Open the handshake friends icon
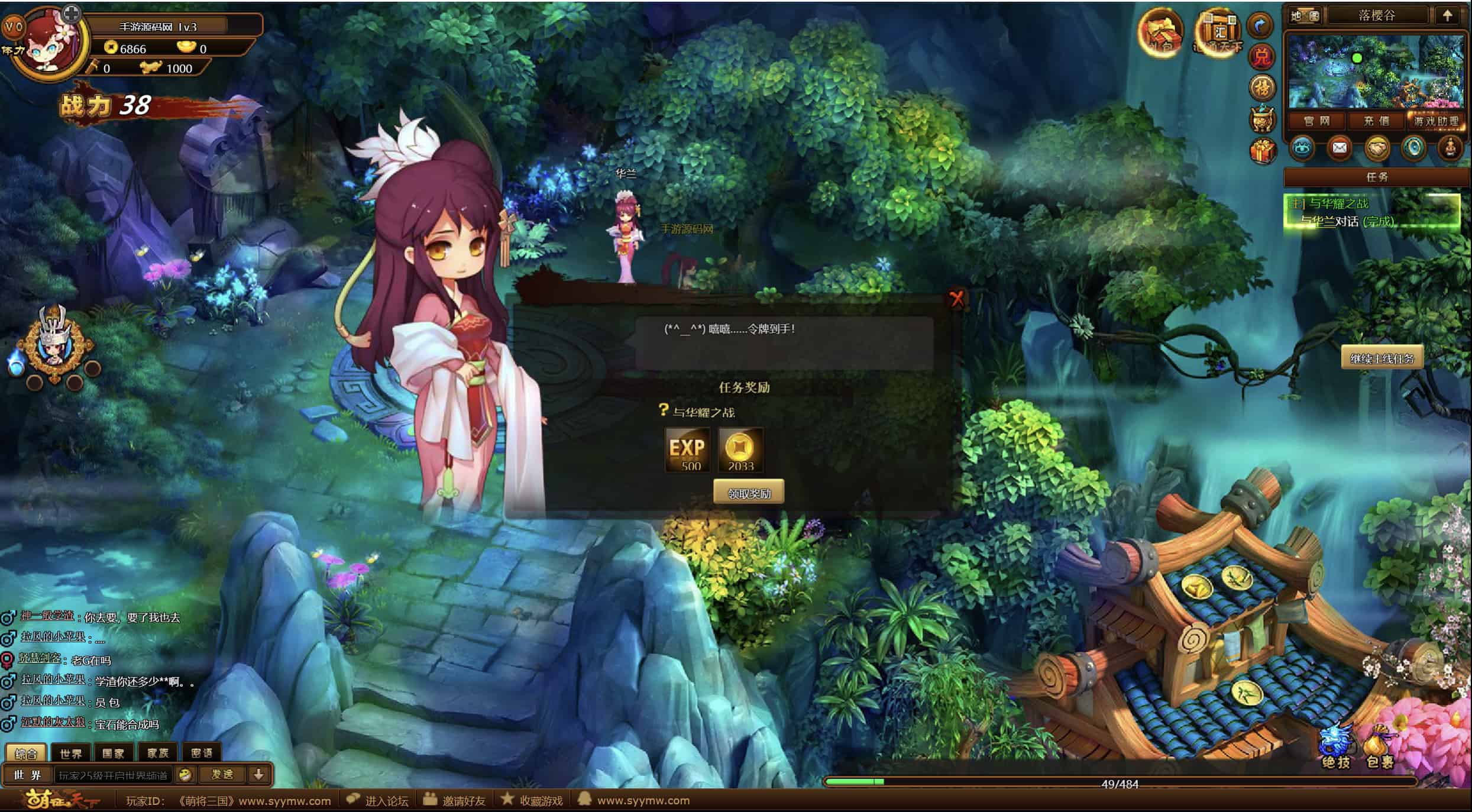Viewport: 1472px width, 812px height. tap(1377, 148)
